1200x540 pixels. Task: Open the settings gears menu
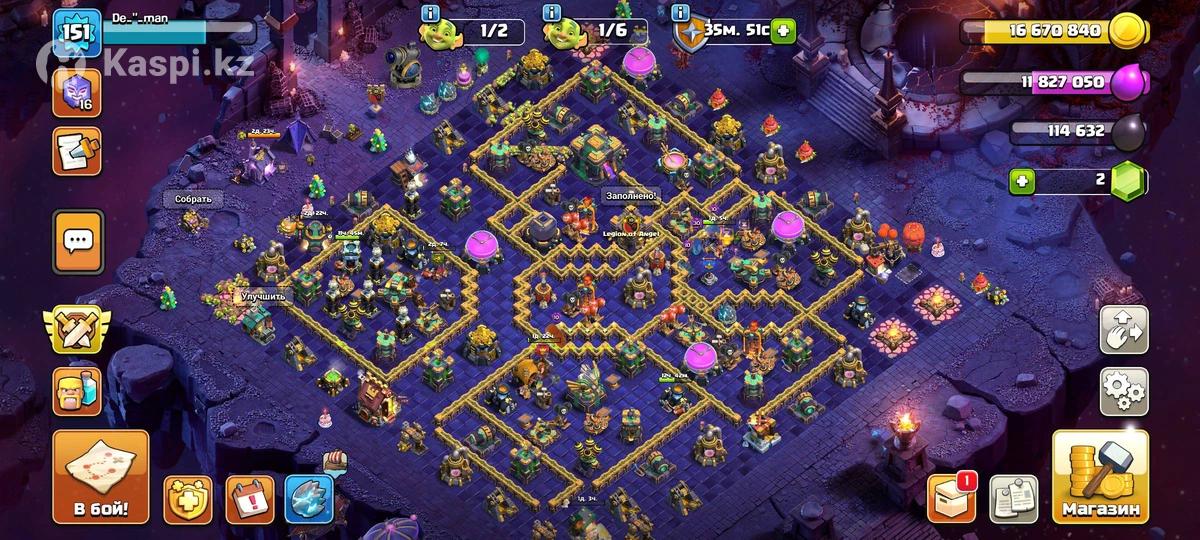1124,391
